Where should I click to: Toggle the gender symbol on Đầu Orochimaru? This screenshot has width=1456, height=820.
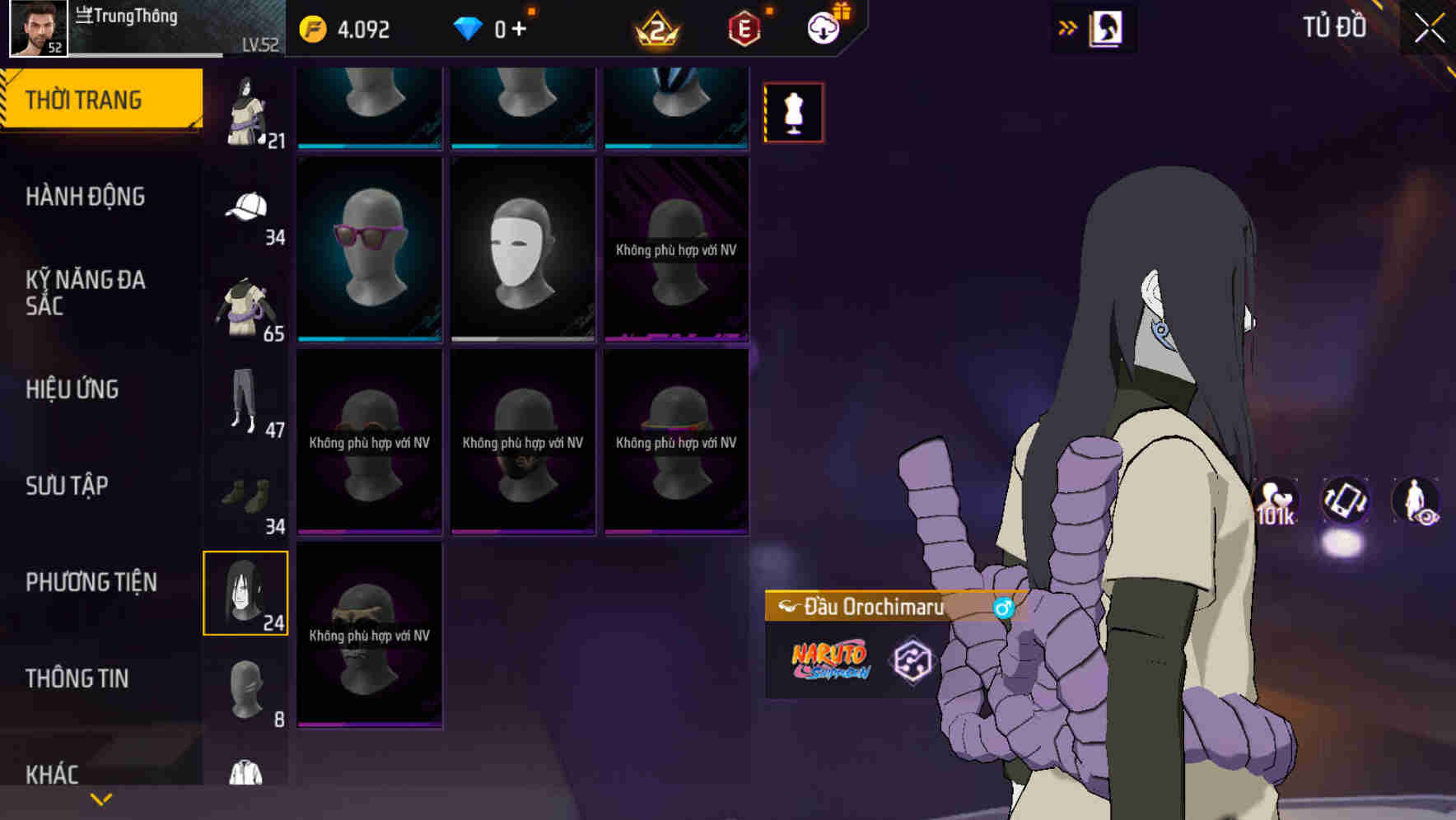pyautogui.click(x=1004, y=608)
